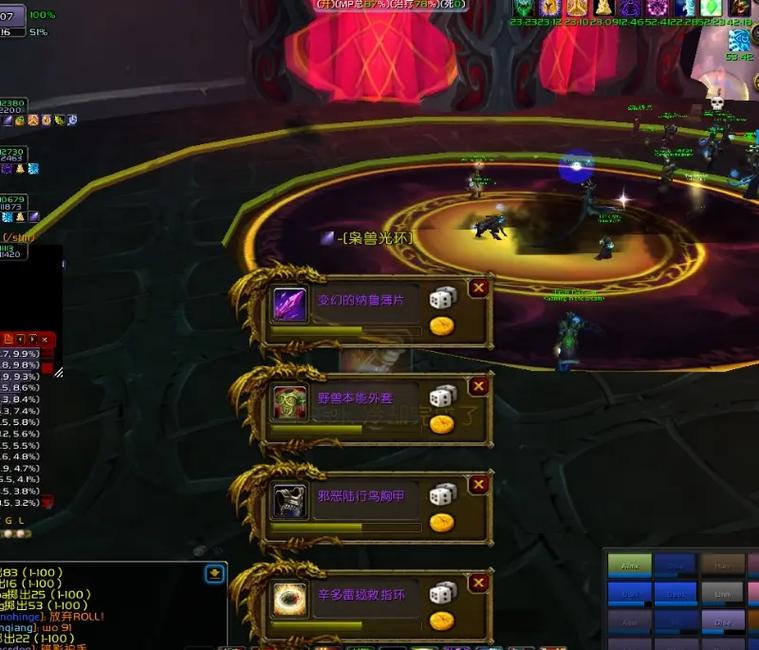Jump to the chat bottom with the arrow button
Image resolution: width=759 pixels, height=650 pixels.
pos(215,574)
